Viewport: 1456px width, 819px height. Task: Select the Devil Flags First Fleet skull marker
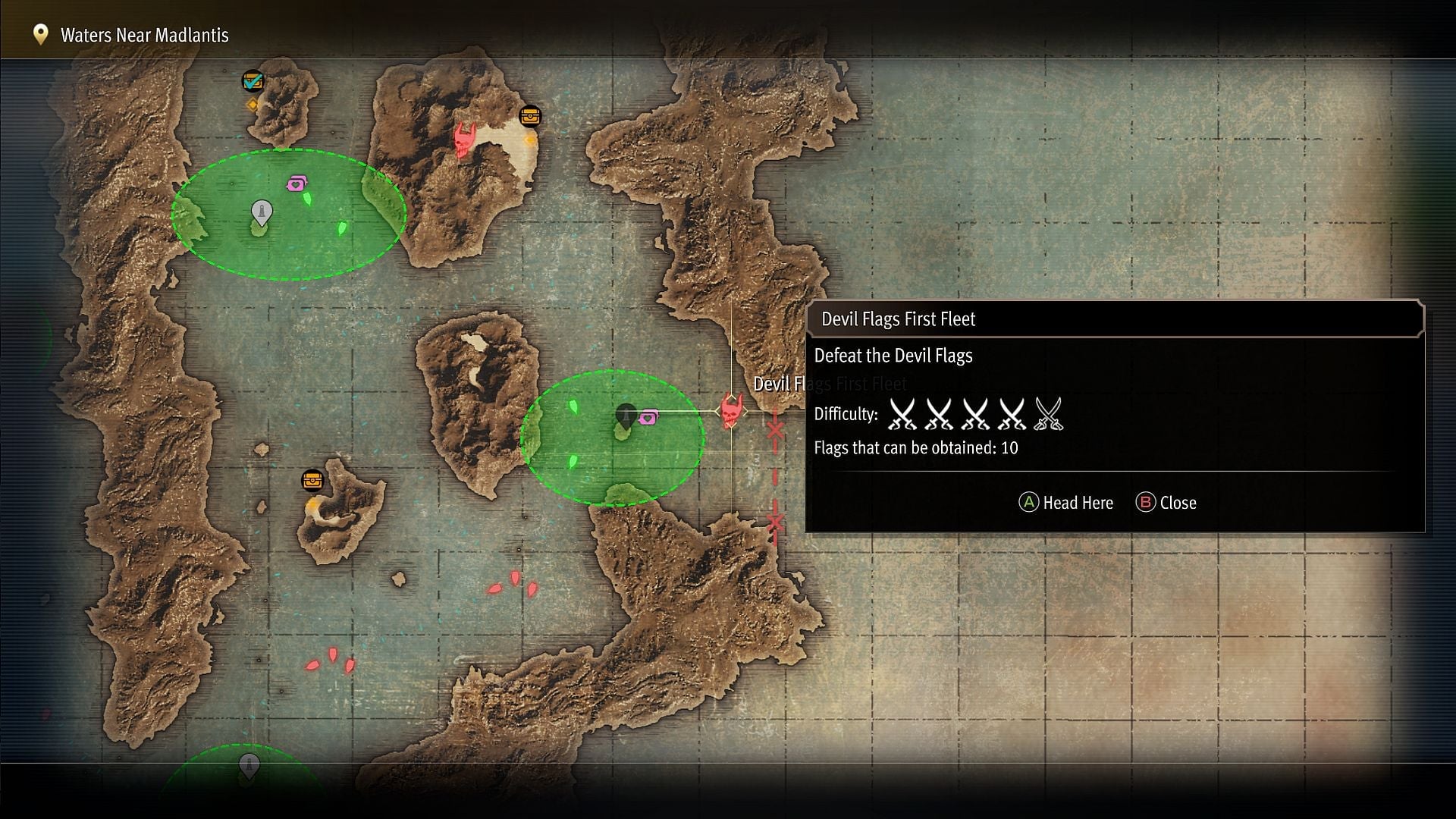[x=731, y=411]
